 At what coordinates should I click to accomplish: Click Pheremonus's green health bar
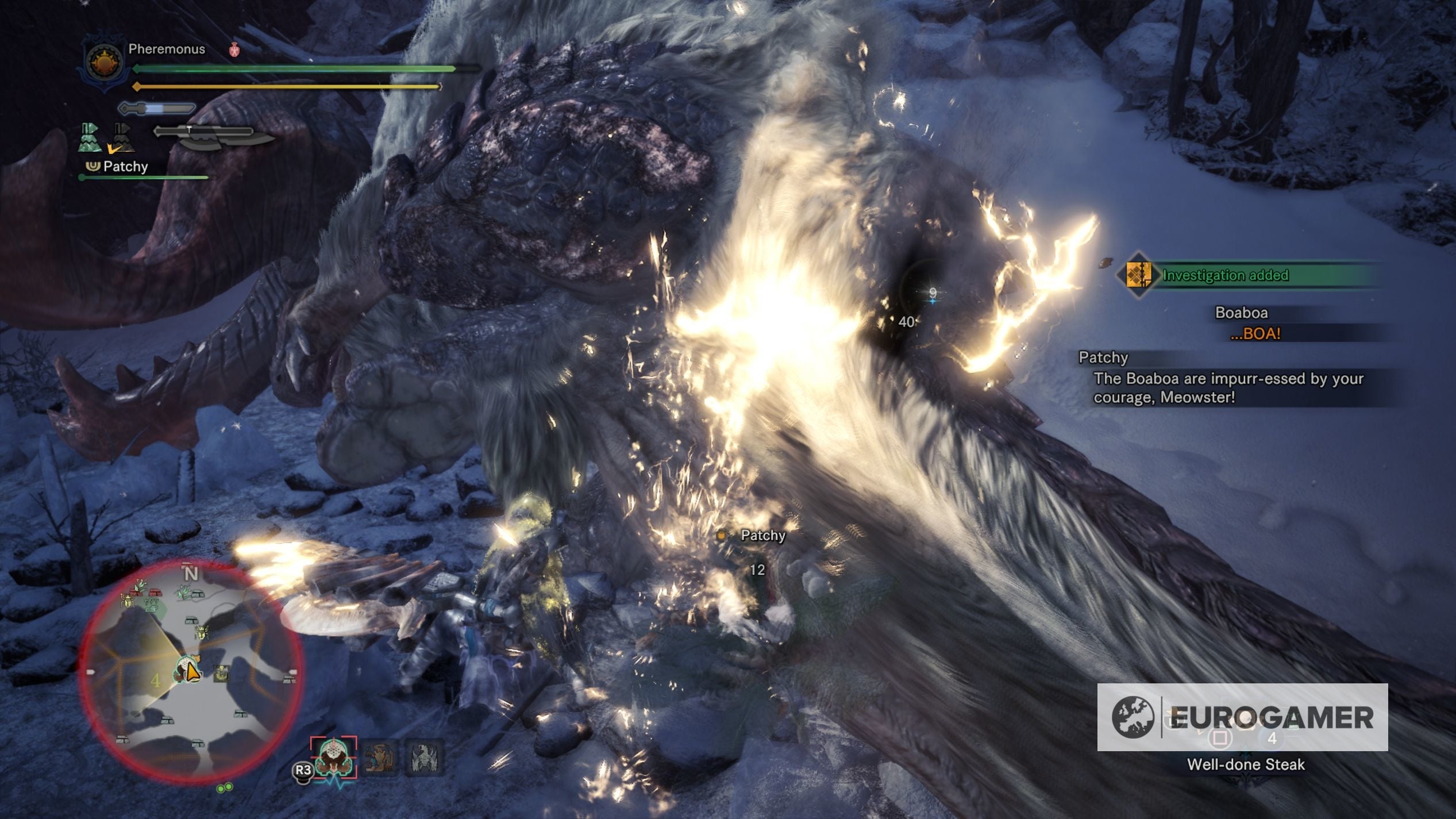click(x=287, y=68)
